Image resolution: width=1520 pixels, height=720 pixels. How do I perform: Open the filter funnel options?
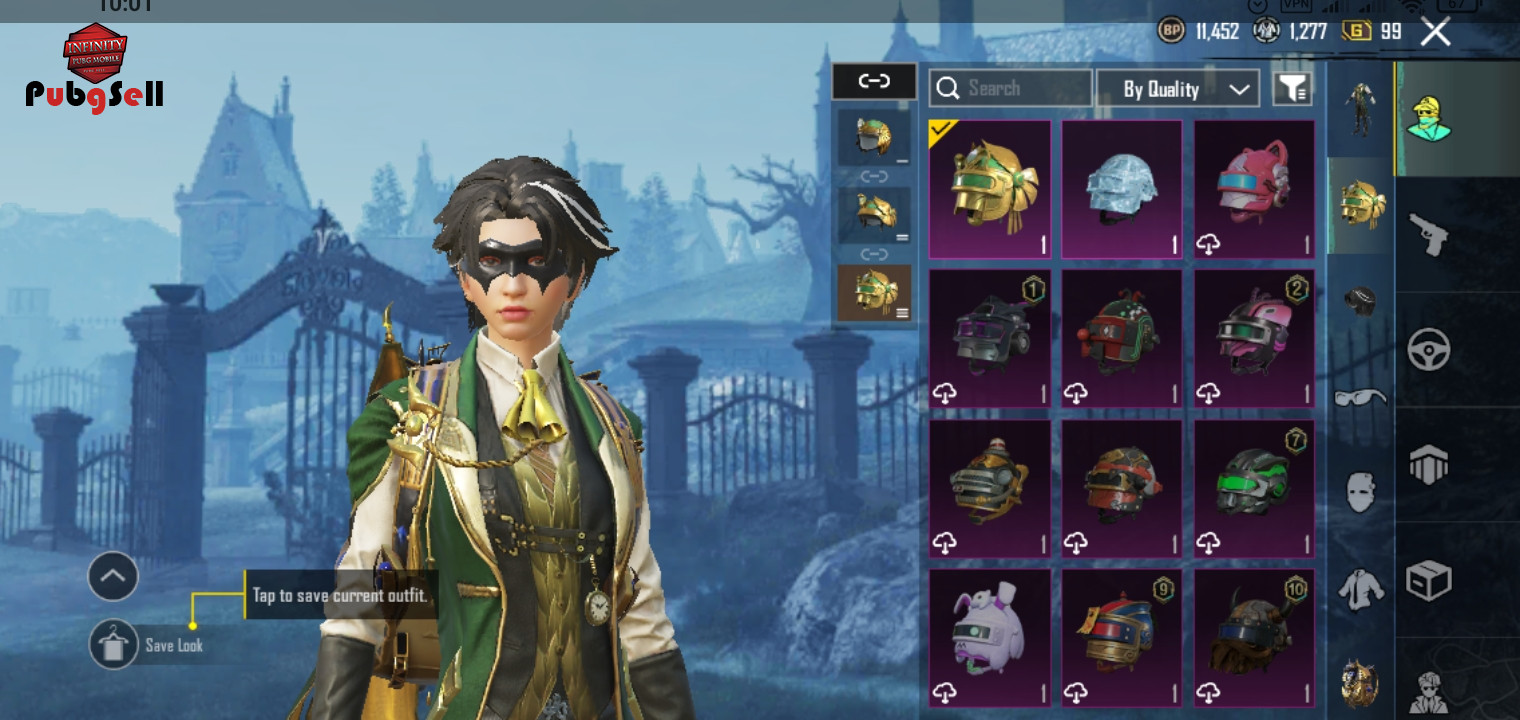[1292, 88]
